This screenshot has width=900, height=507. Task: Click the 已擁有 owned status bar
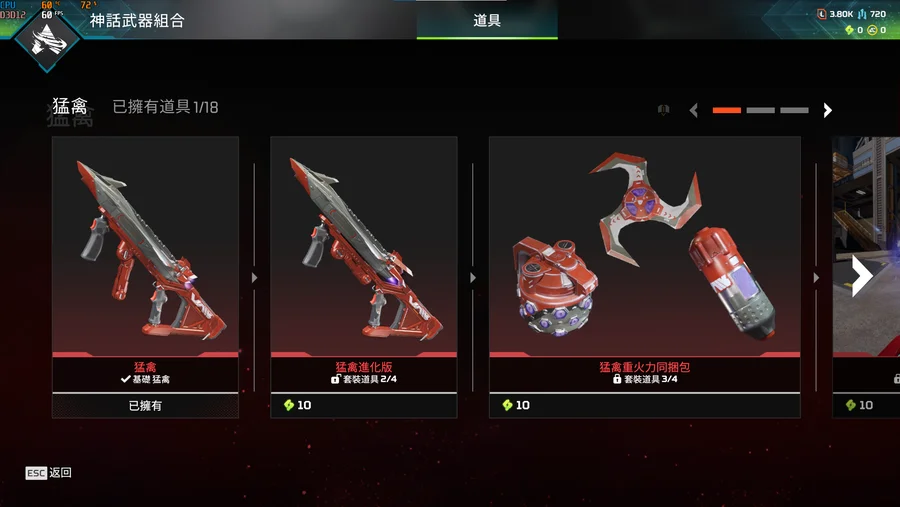click(x=145, y=406)
